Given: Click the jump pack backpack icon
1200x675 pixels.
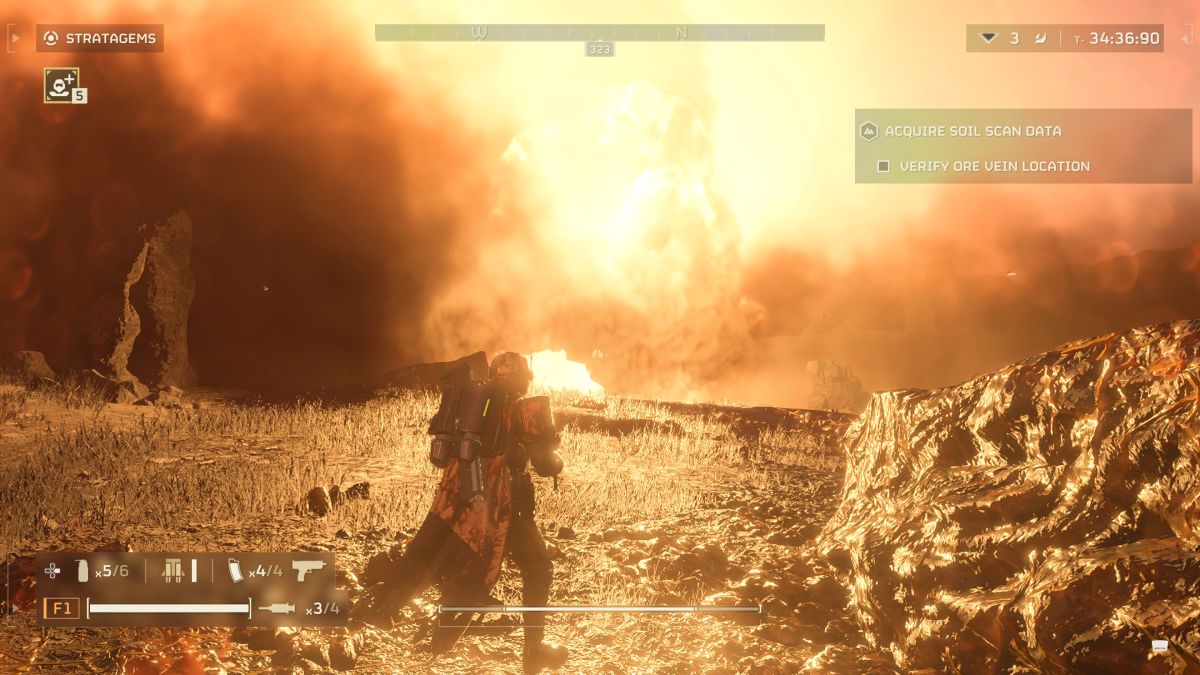Looking at the screenshot, I should 174,571.
